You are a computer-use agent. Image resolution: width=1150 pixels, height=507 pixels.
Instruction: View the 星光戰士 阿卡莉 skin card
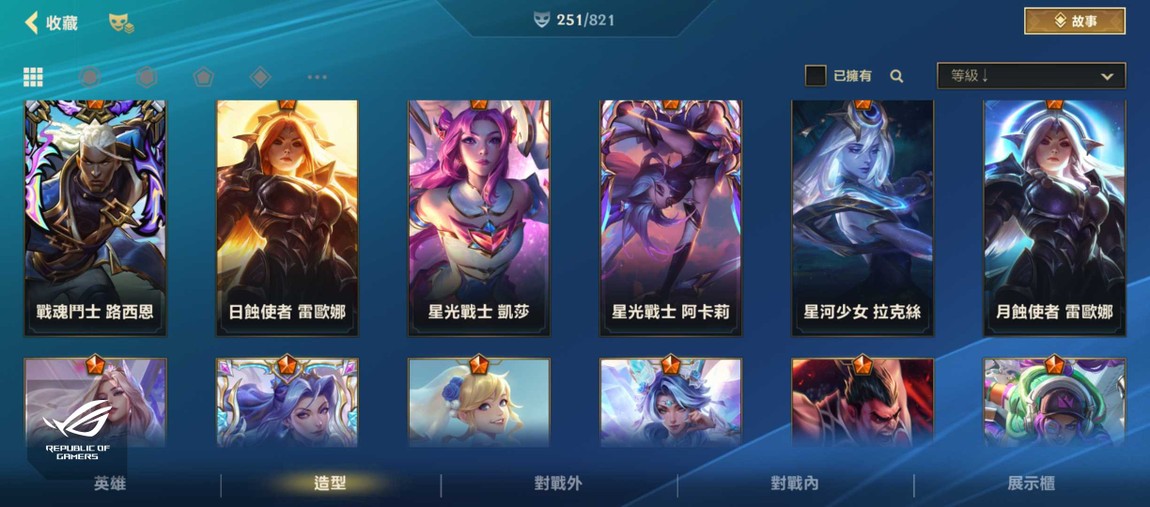coord(671,217)
